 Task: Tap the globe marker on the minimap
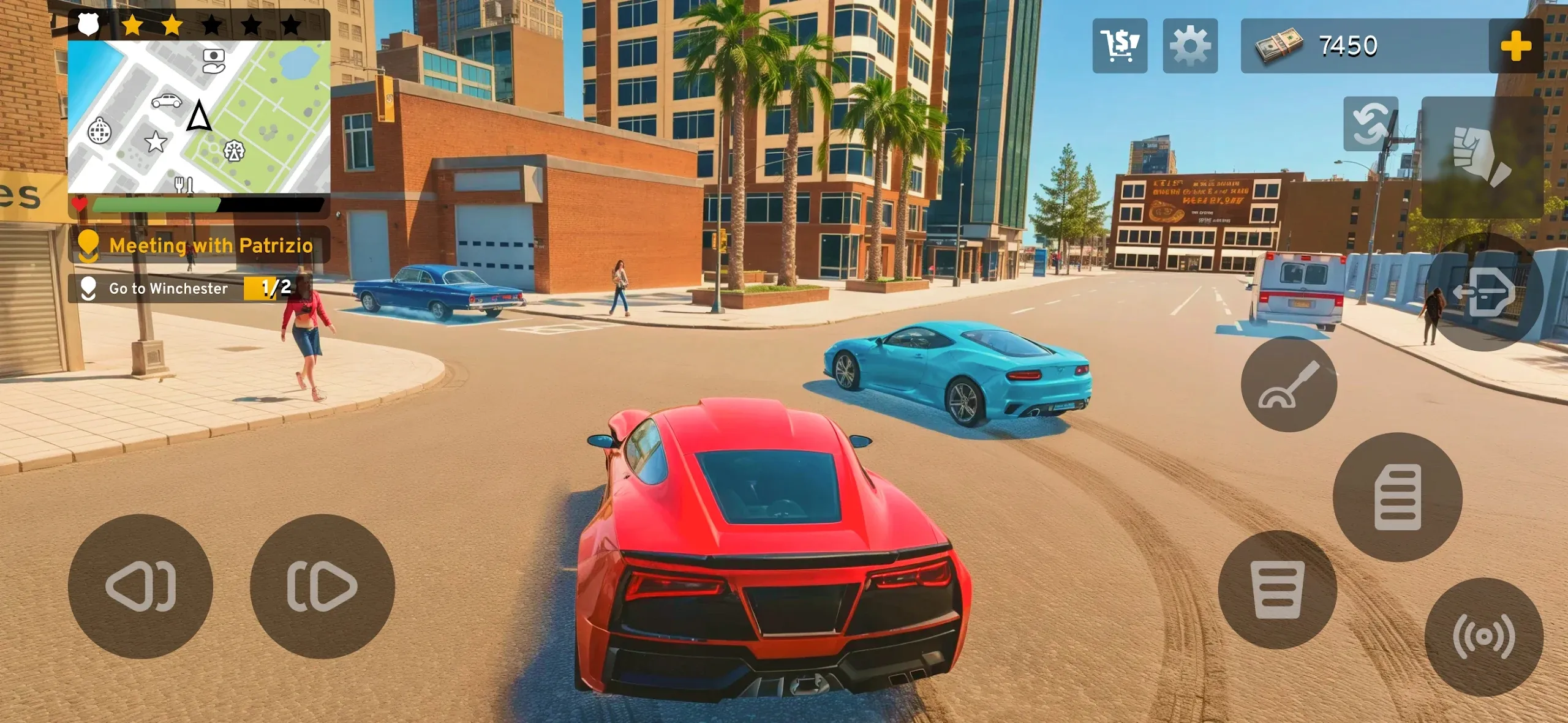[99, 131]
